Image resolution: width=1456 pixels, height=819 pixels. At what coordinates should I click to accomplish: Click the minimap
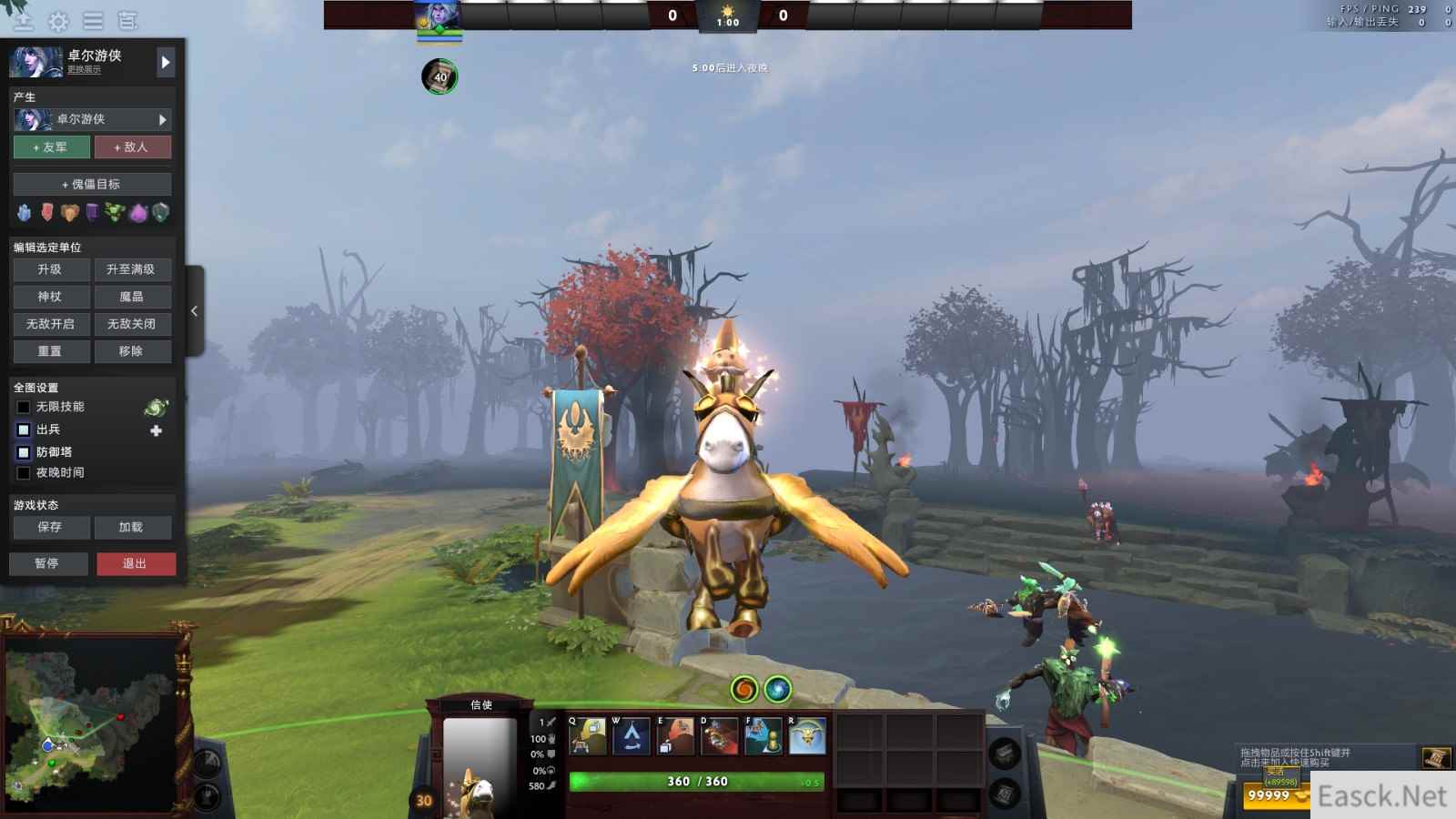(91, 723)
